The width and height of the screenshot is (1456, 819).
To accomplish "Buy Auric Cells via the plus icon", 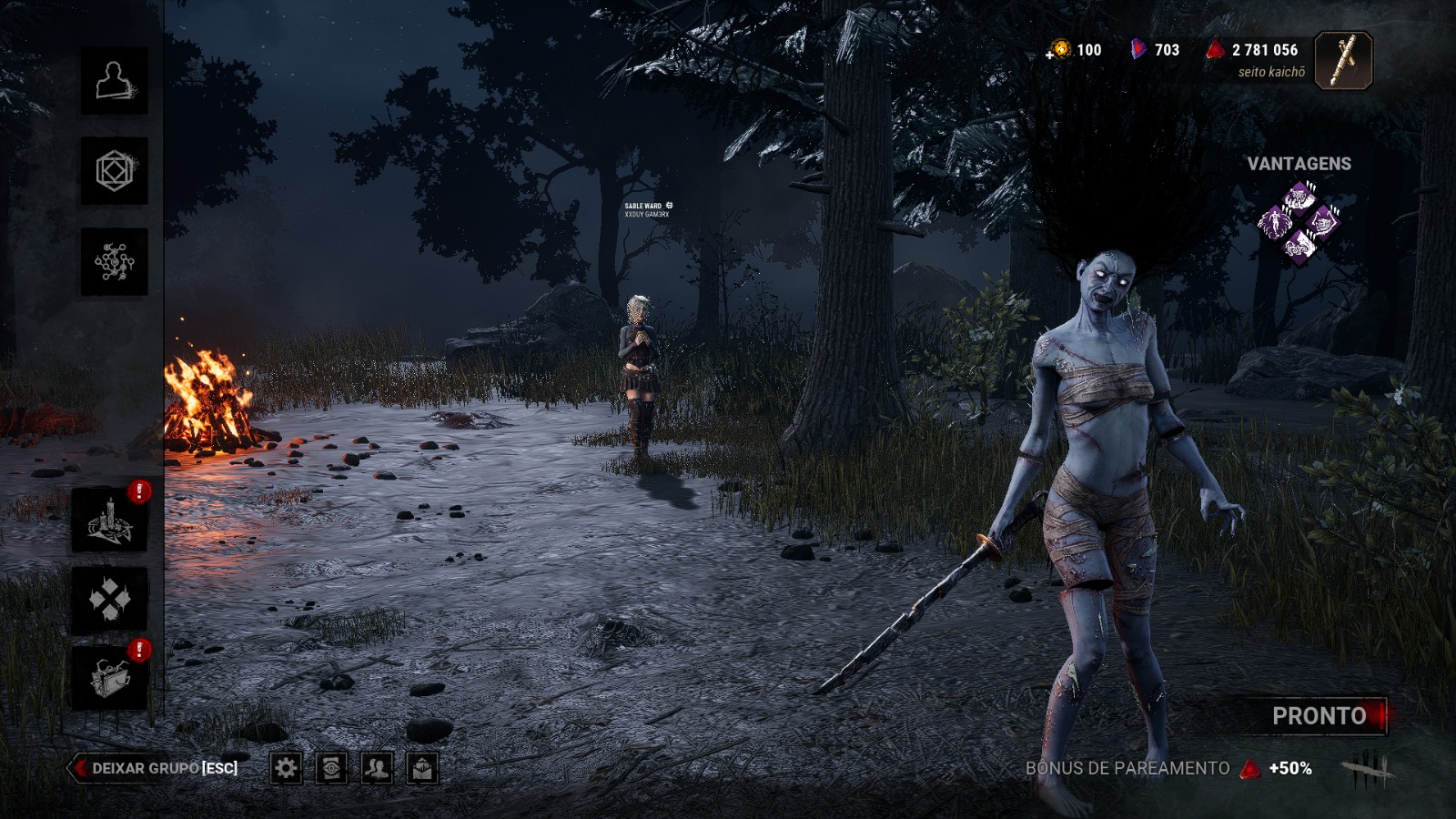I will (x=1049, y=55).
